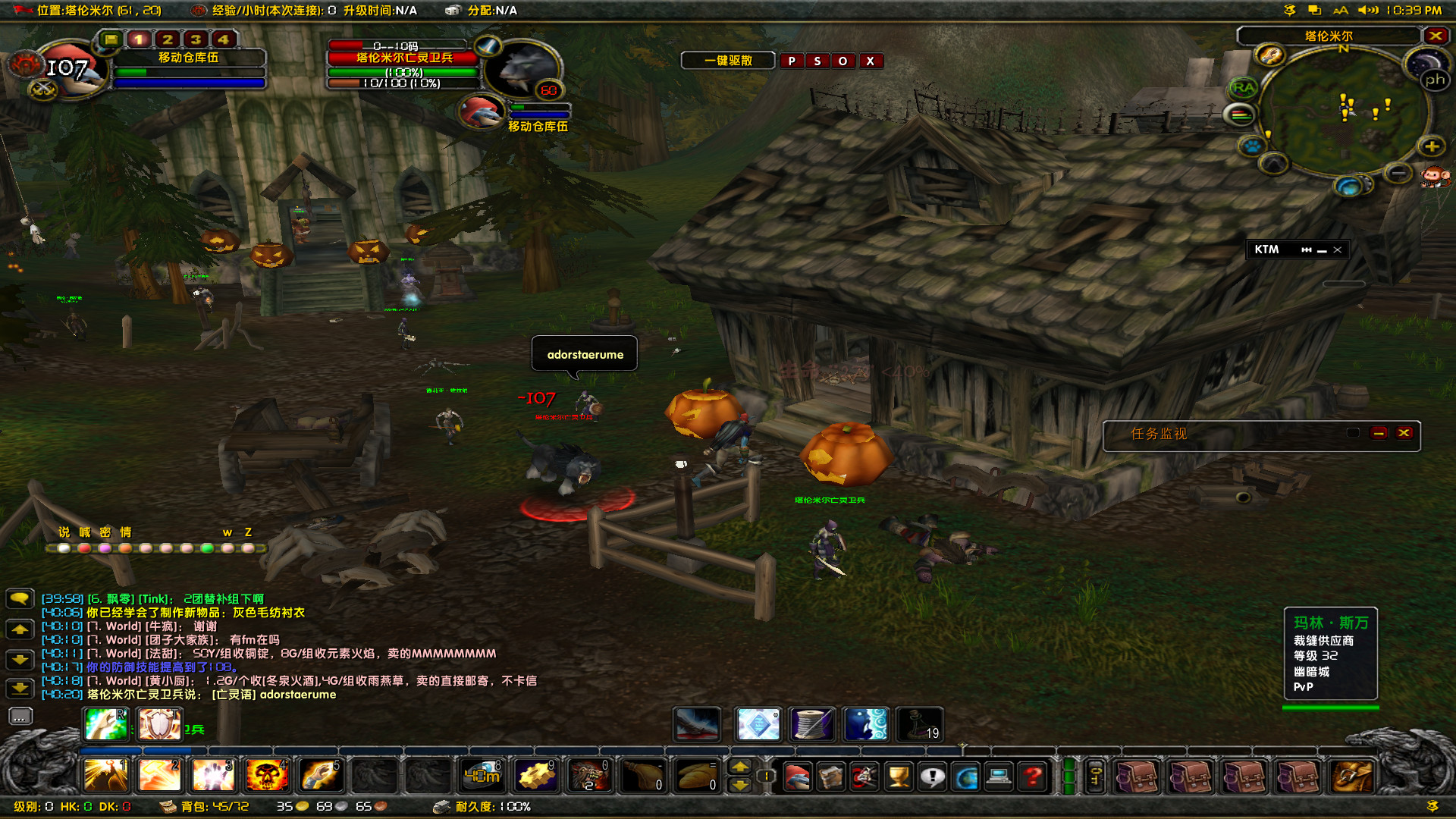Open the trophy micro button near the bags
1456x819 pixels.
click(x=899, y=776)
